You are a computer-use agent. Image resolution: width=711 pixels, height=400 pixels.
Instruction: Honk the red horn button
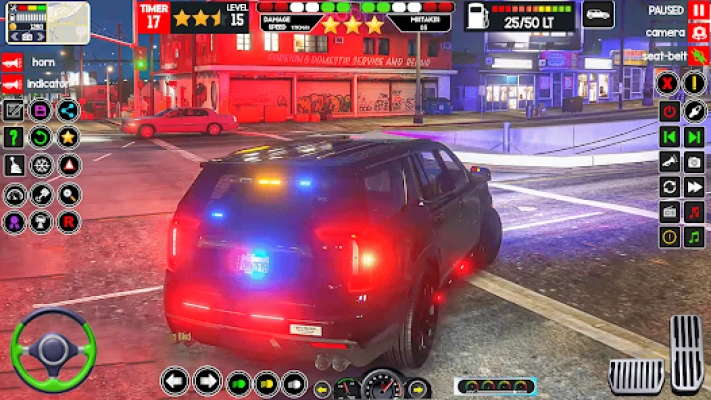tap(13, 61)
